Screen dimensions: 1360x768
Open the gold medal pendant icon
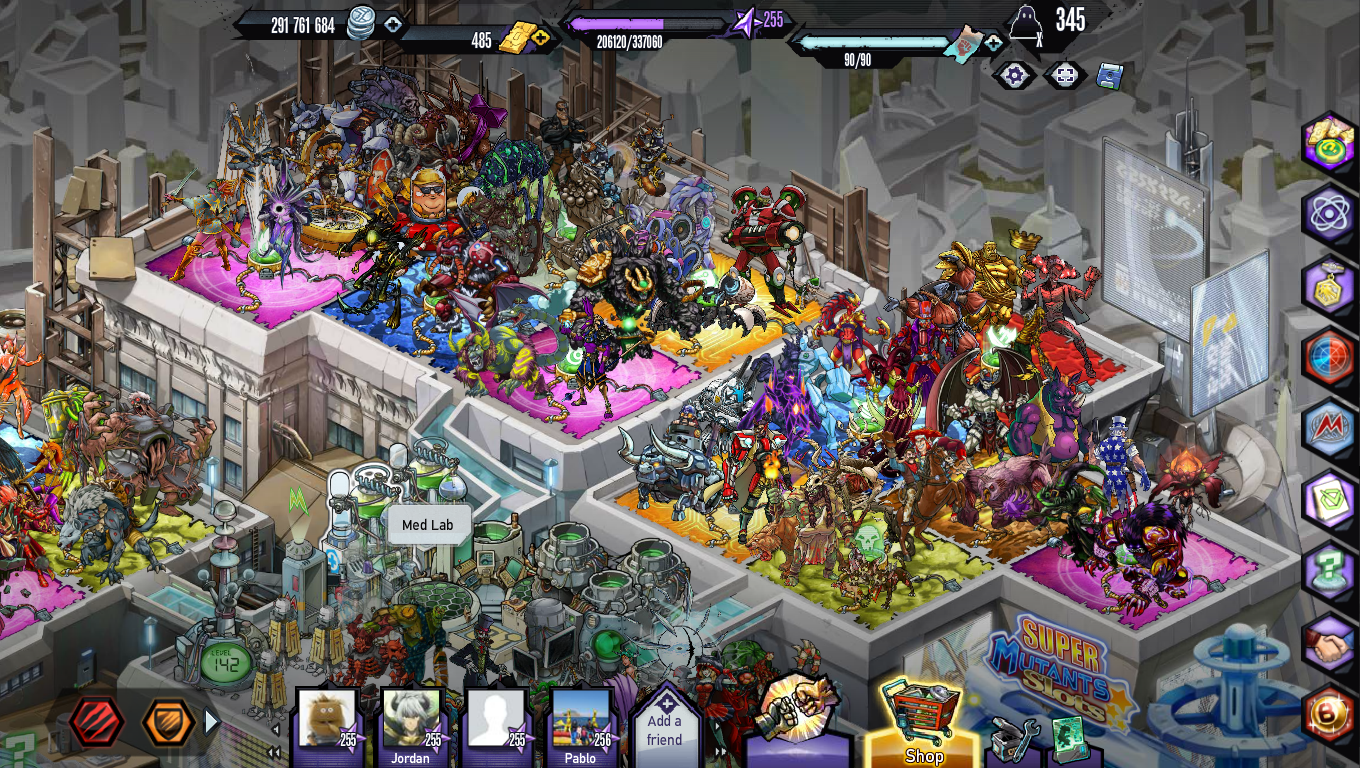pyautogui.click(x=1329, y=285)
